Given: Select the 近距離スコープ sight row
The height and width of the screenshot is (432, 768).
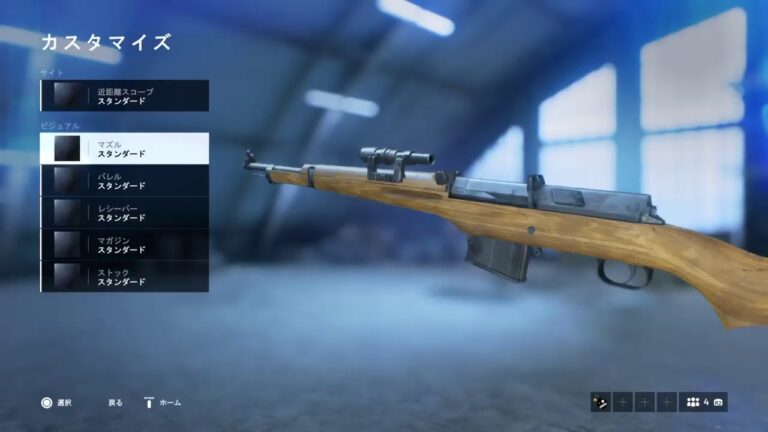Looking at the screenshot, I should click(125, 96).
